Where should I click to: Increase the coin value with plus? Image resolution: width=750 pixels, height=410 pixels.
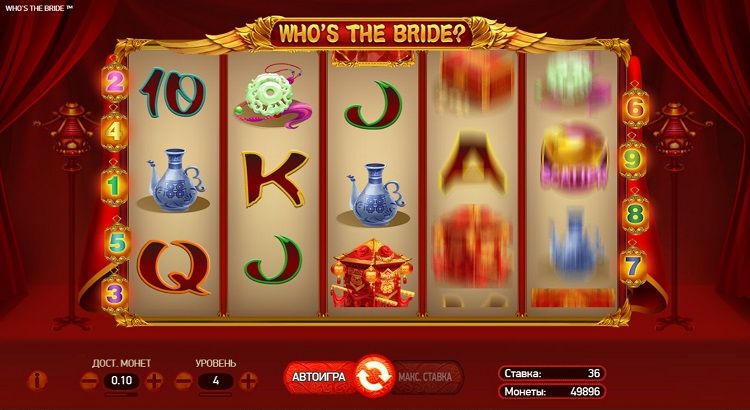[x=154, y=381]
